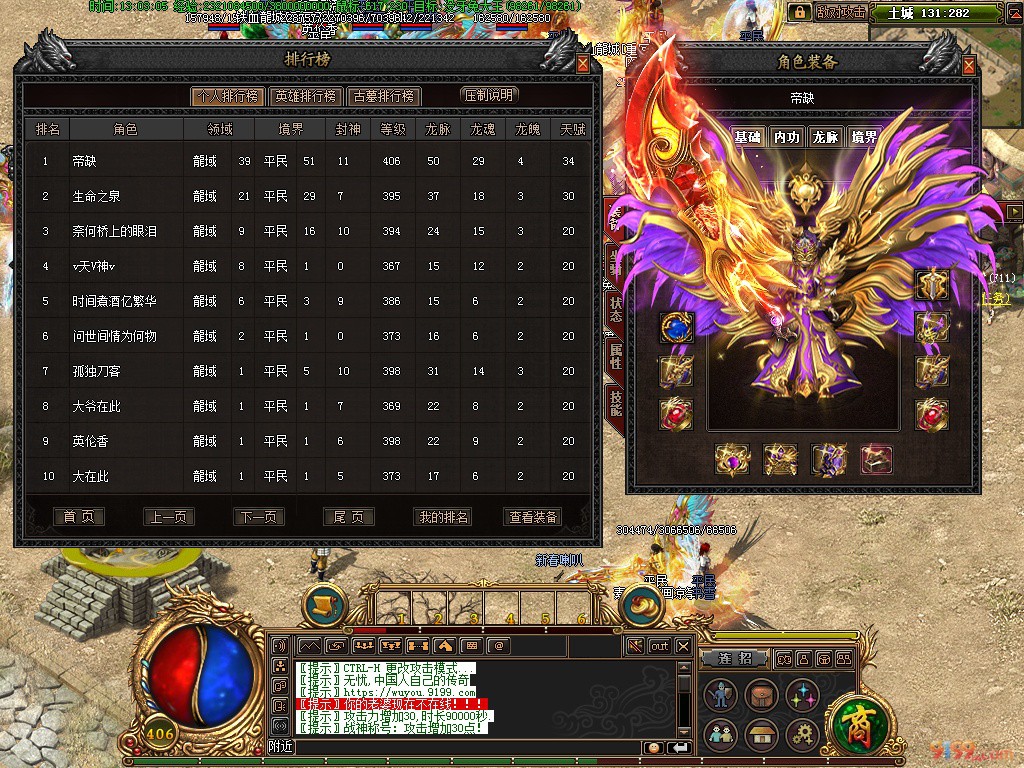Go to the 下一页 next page
Screen dimensions: 1024x768
click(x=257, y=517)
